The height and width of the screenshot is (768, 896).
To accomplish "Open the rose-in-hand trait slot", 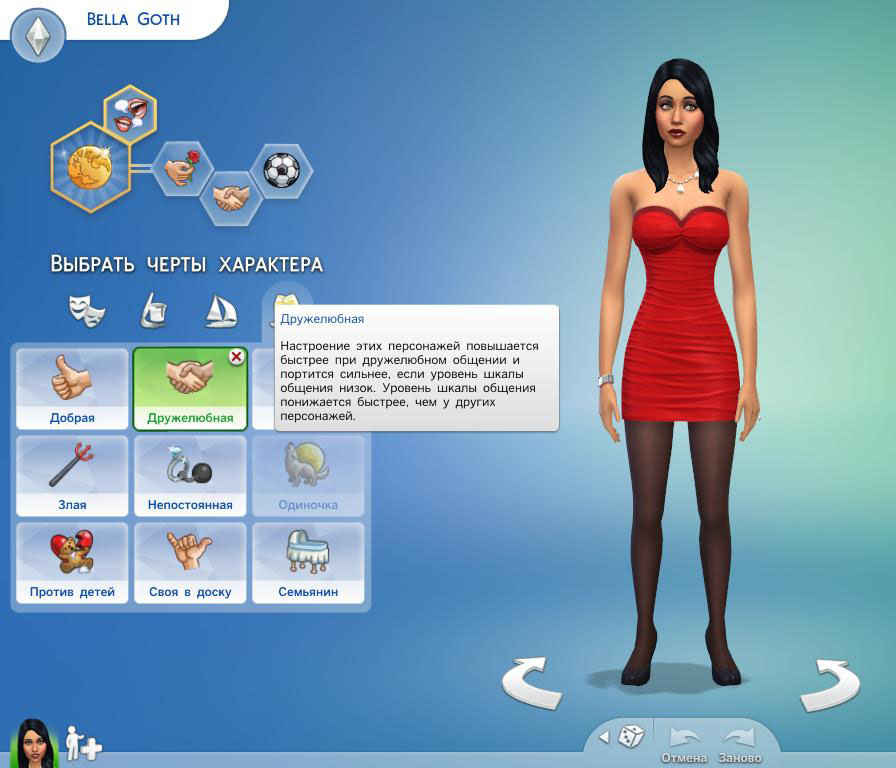I will pyautogui.click(x=183, y=169).
